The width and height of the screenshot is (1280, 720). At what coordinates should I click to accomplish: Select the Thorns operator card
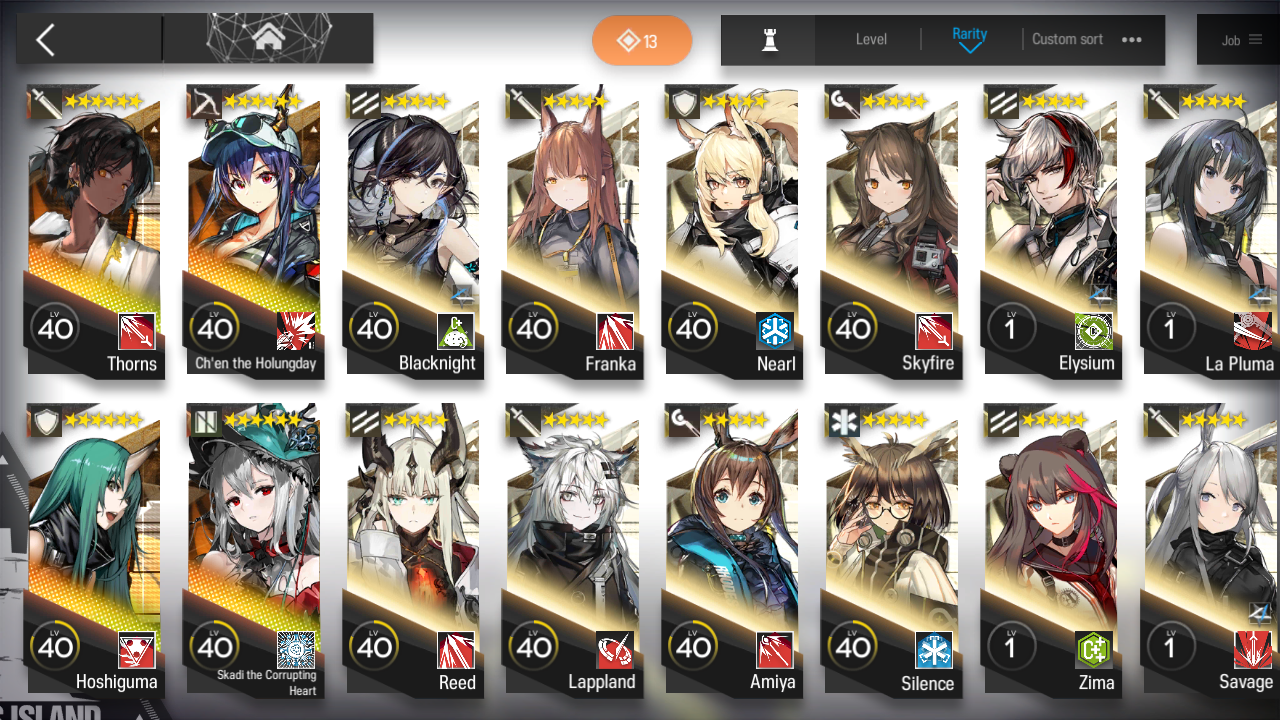94,230
